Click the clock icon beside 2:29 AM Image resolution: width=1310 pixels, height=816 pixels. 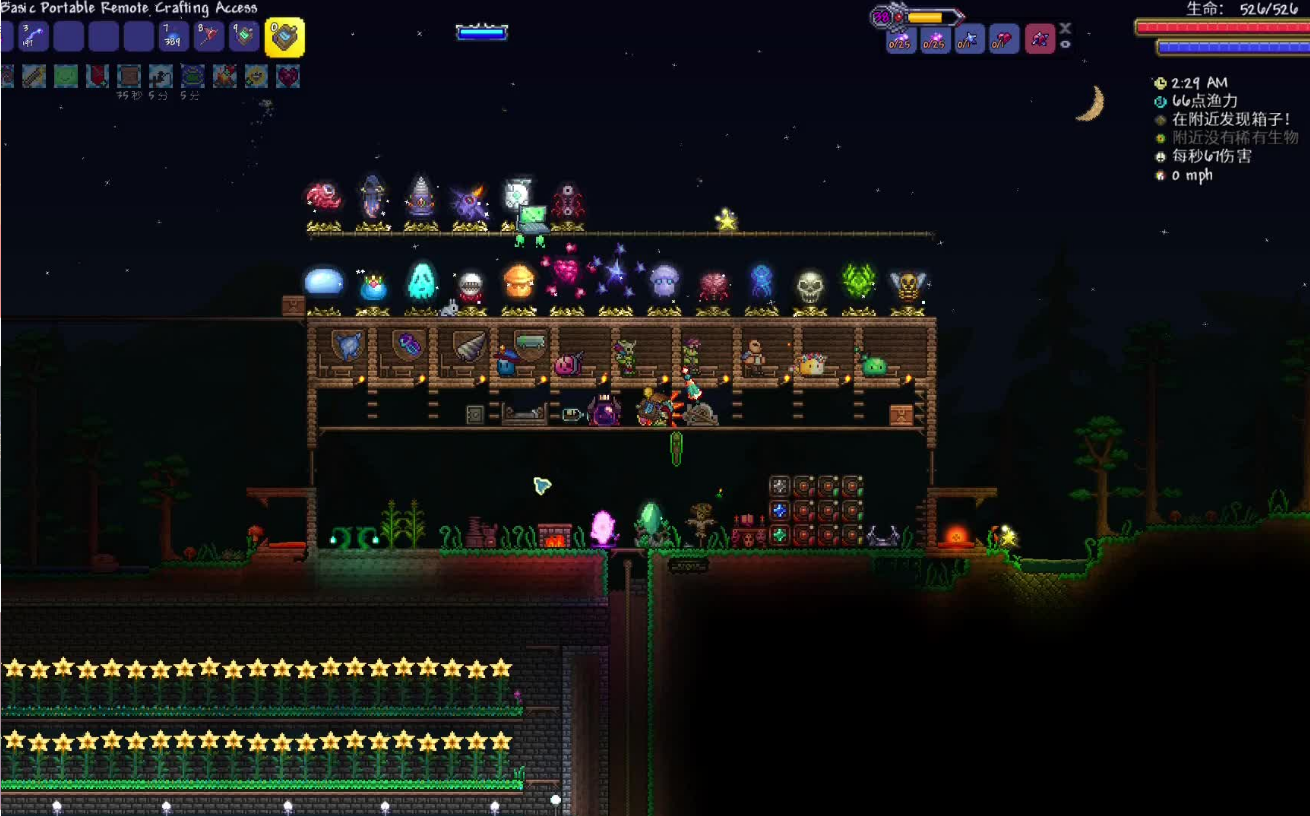pyautogui.click(x=1160, y=83)
